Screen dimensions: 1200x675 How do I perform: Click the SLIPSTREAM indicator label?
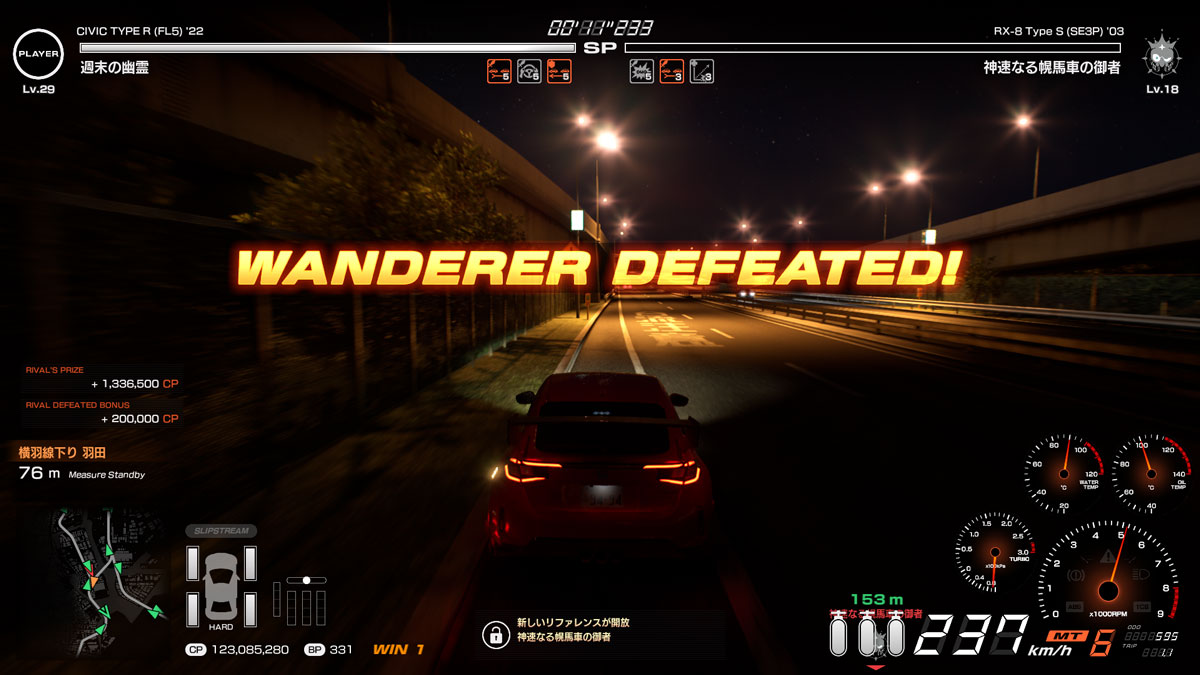click(x=220, y=531)
